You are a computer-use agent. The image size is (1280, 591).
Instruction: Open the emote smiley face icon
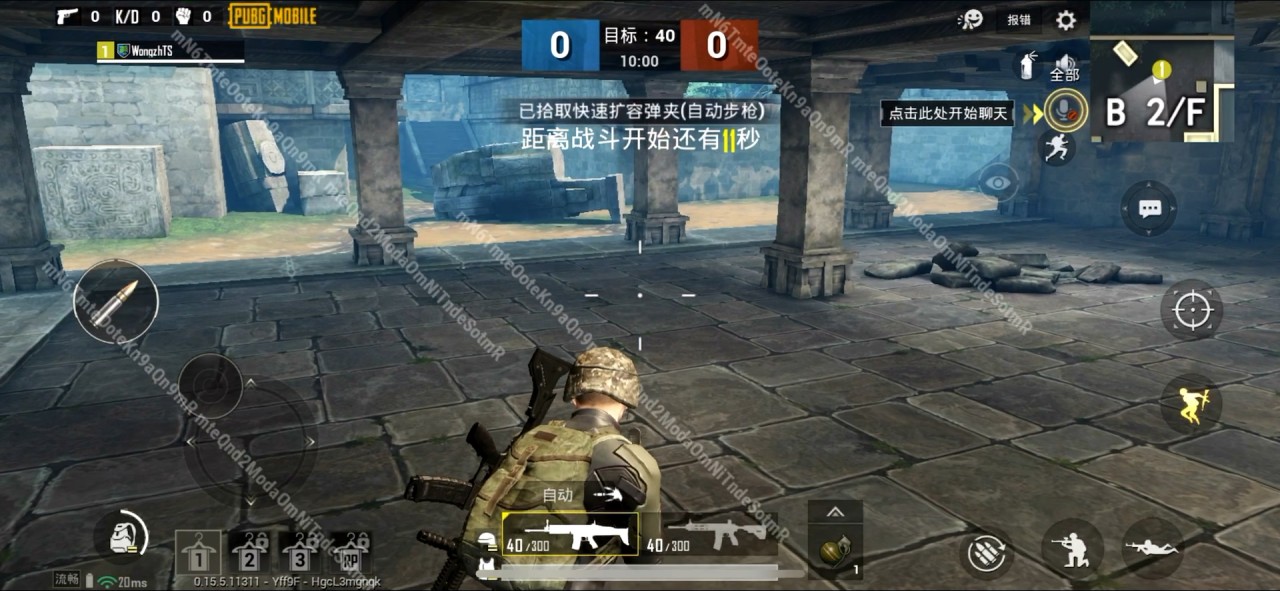[x=969, y=20]
